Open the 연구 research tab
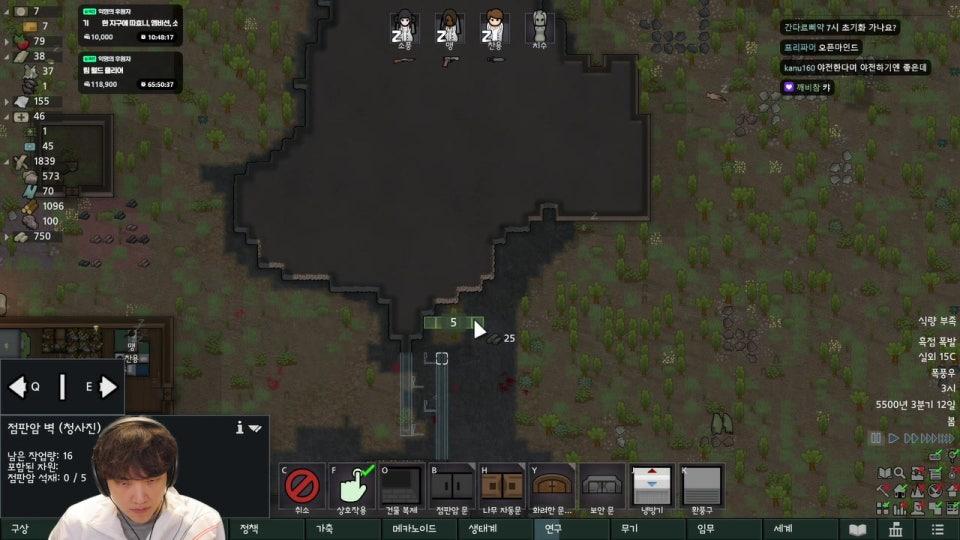960x540 pixels. point(553,529)
